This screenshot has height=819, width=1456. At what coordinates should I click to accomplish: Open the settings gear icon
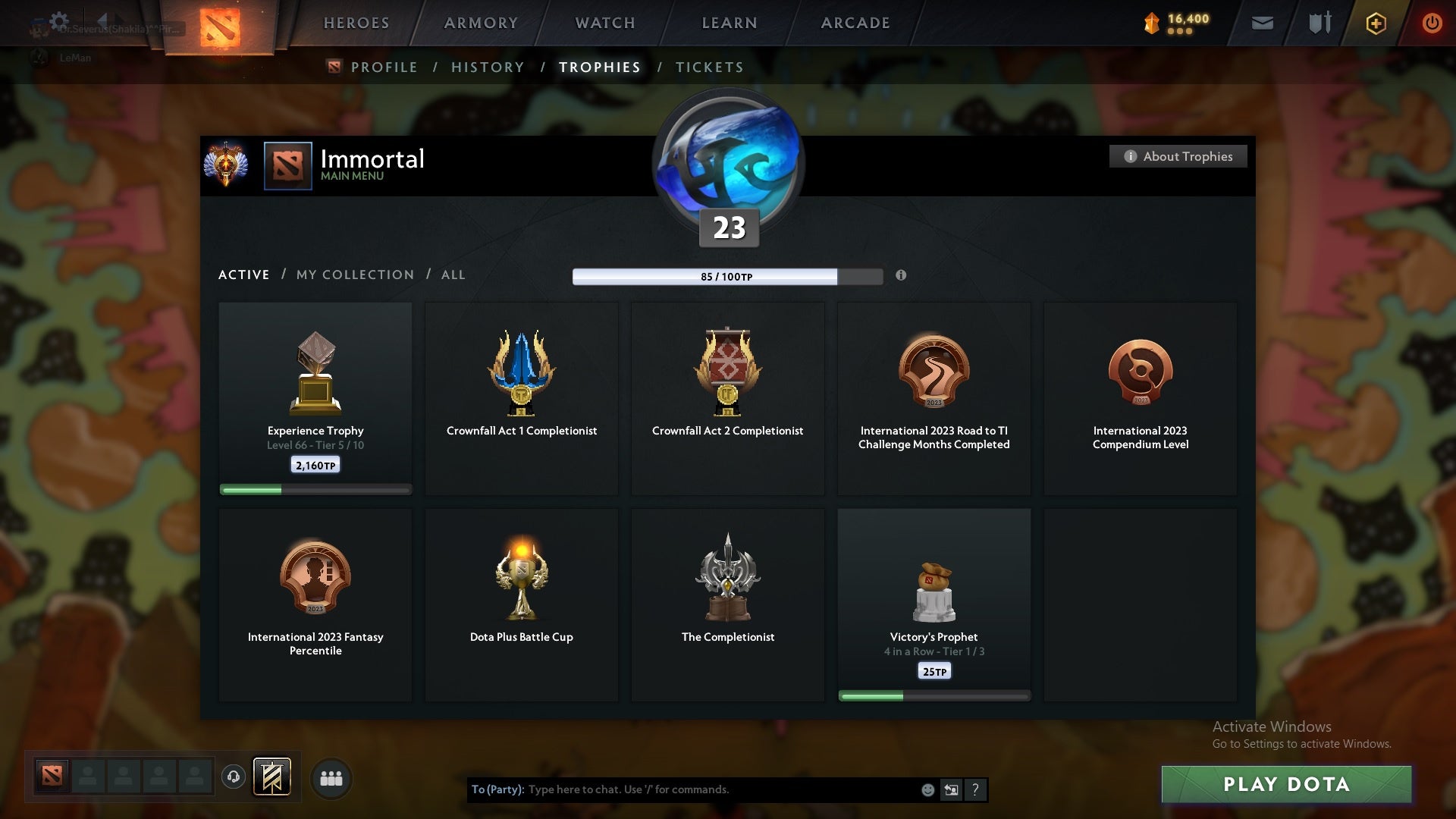point(58,20)
